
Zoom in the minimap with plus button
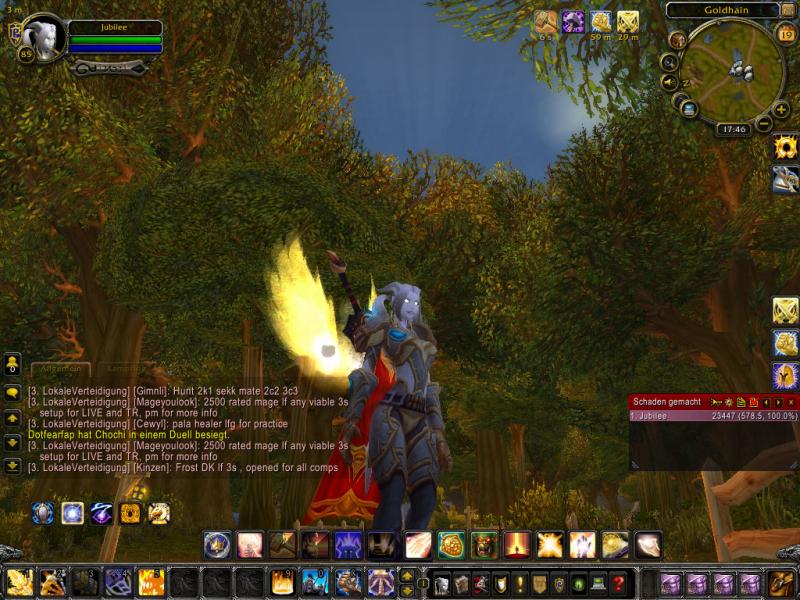[781, 109]
